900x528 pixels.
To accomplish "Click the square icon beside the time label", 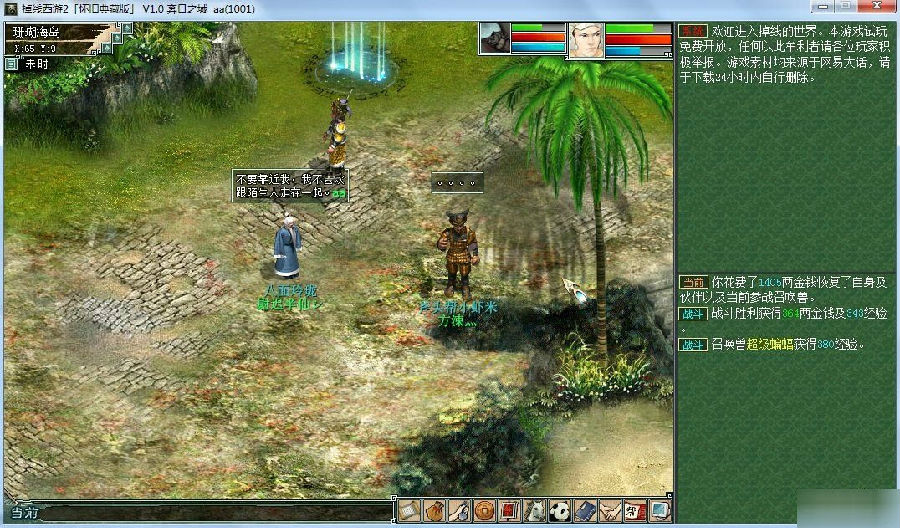I will pyautogui.click(x=11, y=63).
